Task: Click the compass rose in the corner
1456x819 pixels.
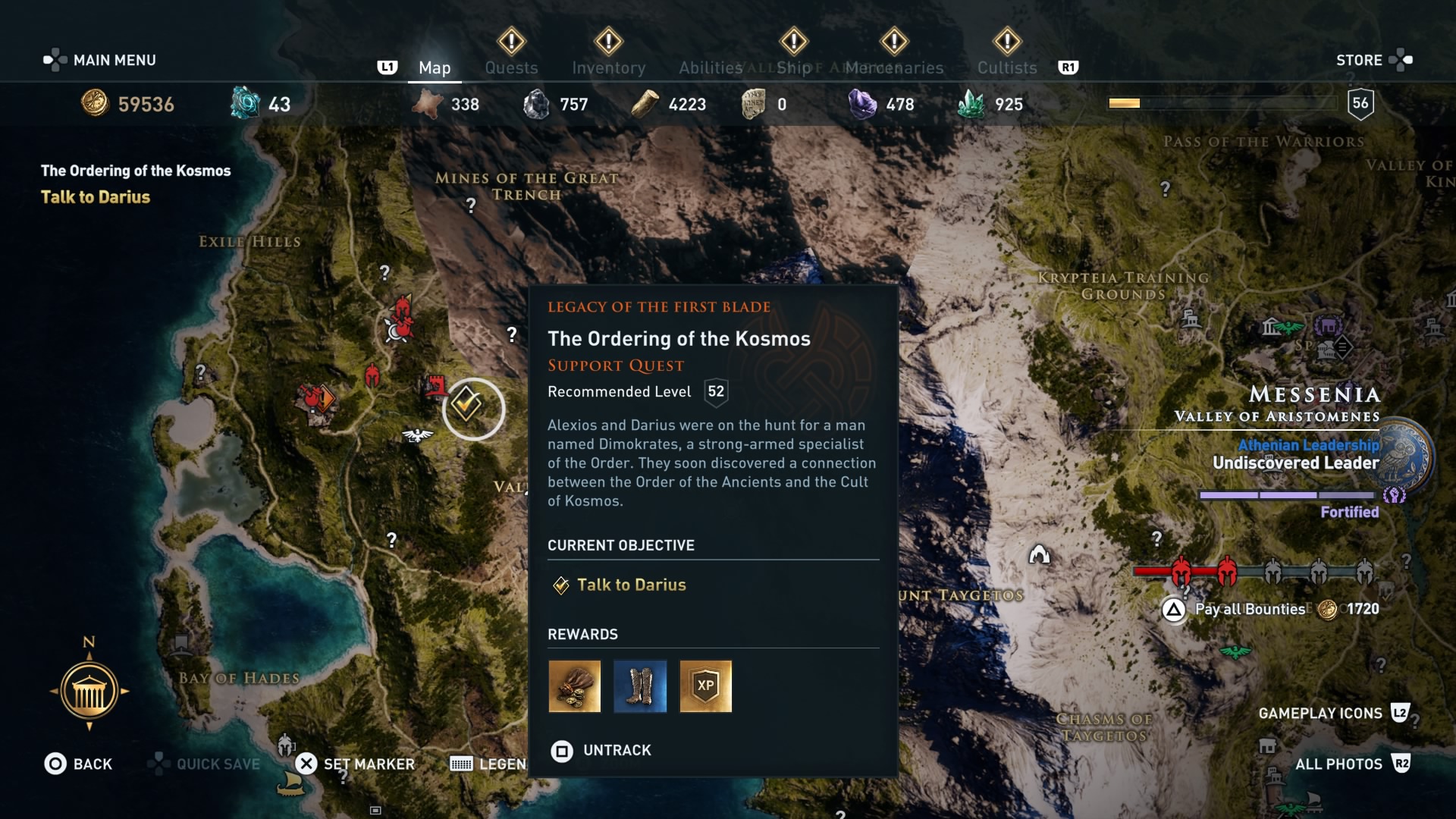Action: (91, 689)
